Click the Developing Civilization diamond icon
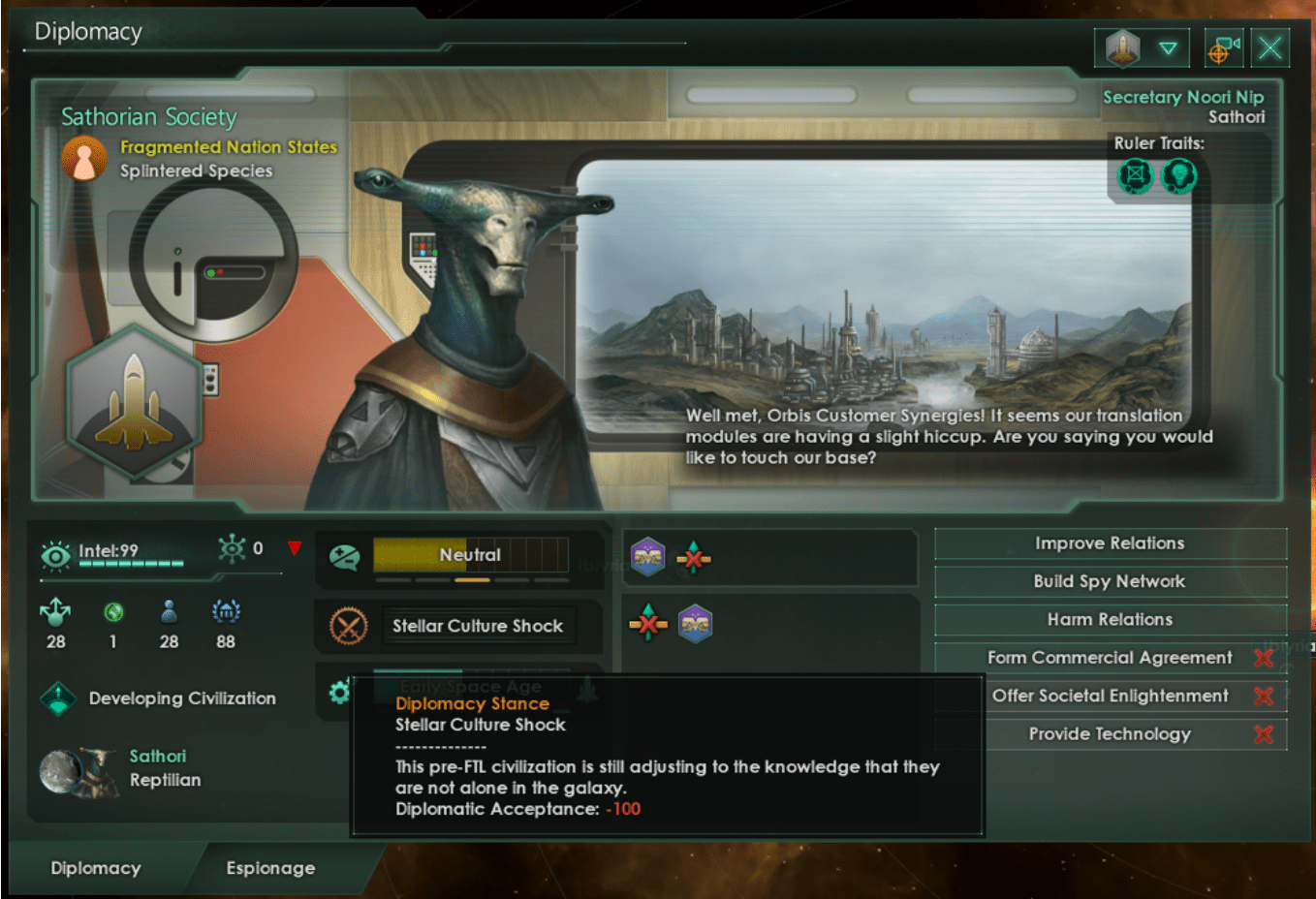The width and height of the screenshot is (1316, 899). point(60,697)
